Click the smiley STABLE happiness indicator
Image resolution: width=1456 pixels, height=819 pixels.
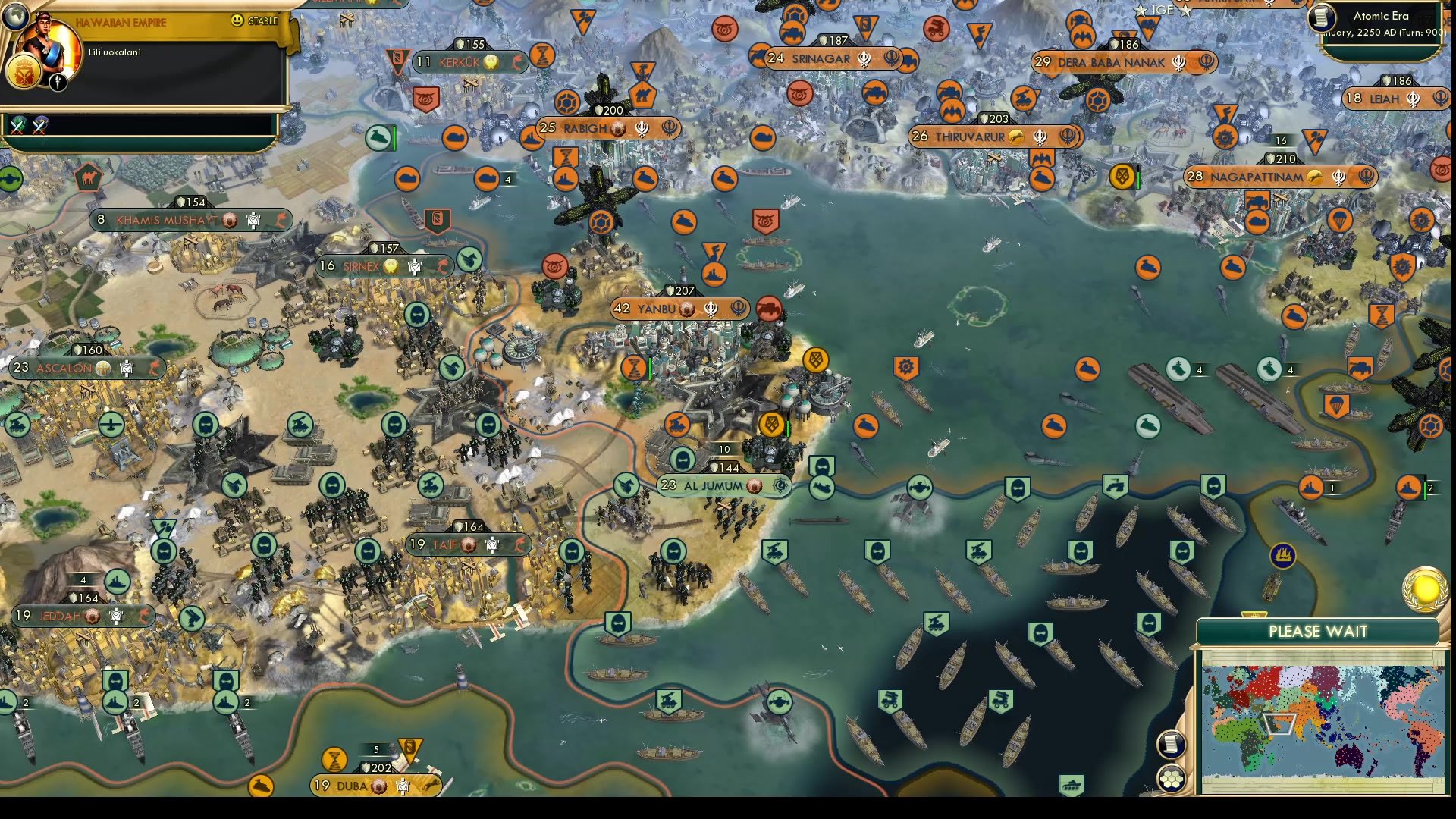(237, 21)
